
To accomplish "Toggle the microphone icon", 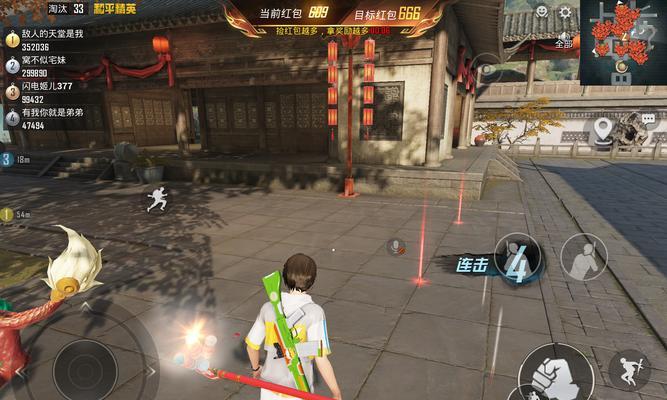I will click(x=395, y=246).
